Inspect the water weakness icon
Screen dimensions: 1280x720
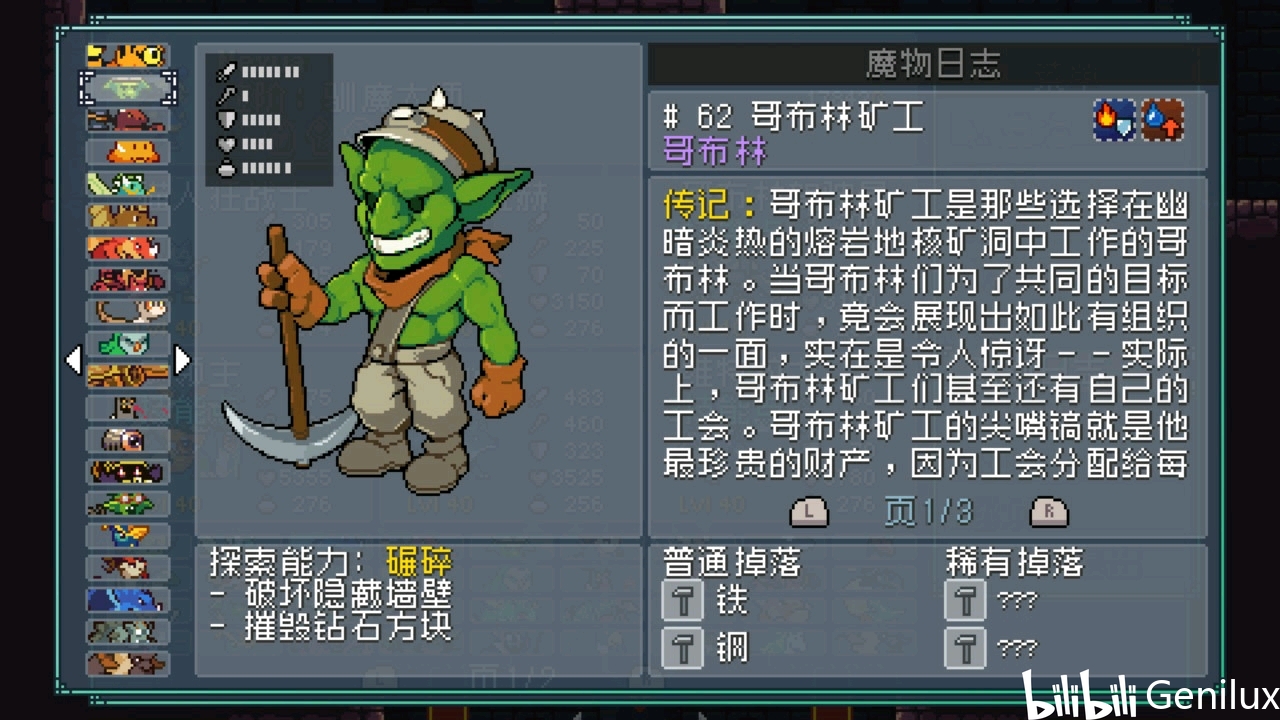click(x=1163, y=121)
